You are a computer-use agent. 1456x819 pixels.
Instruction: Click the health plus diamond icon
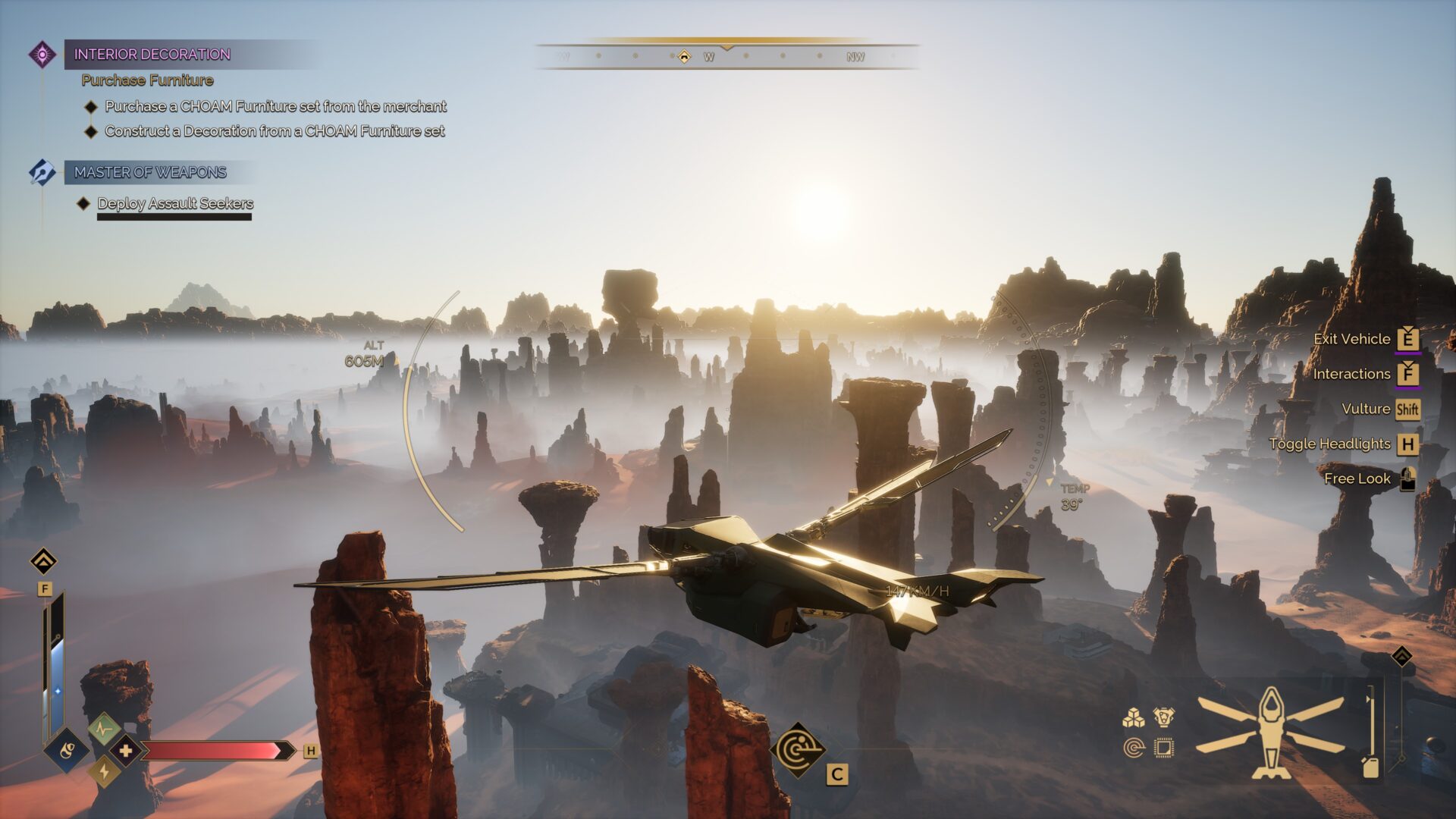point(125,751)
